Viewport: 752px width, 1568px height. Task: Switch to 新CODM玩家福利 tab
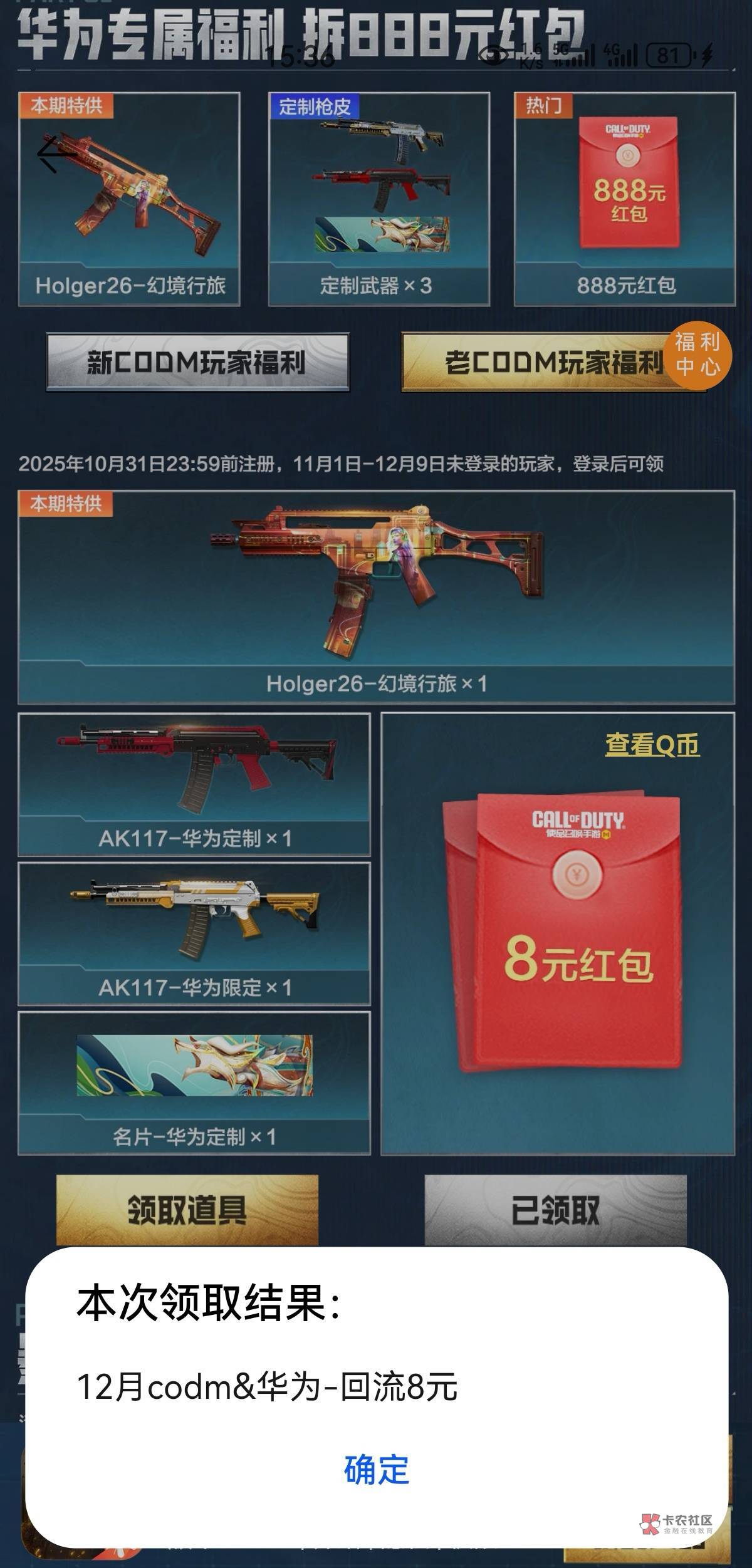pyautogui.click(x=197, y=362)
